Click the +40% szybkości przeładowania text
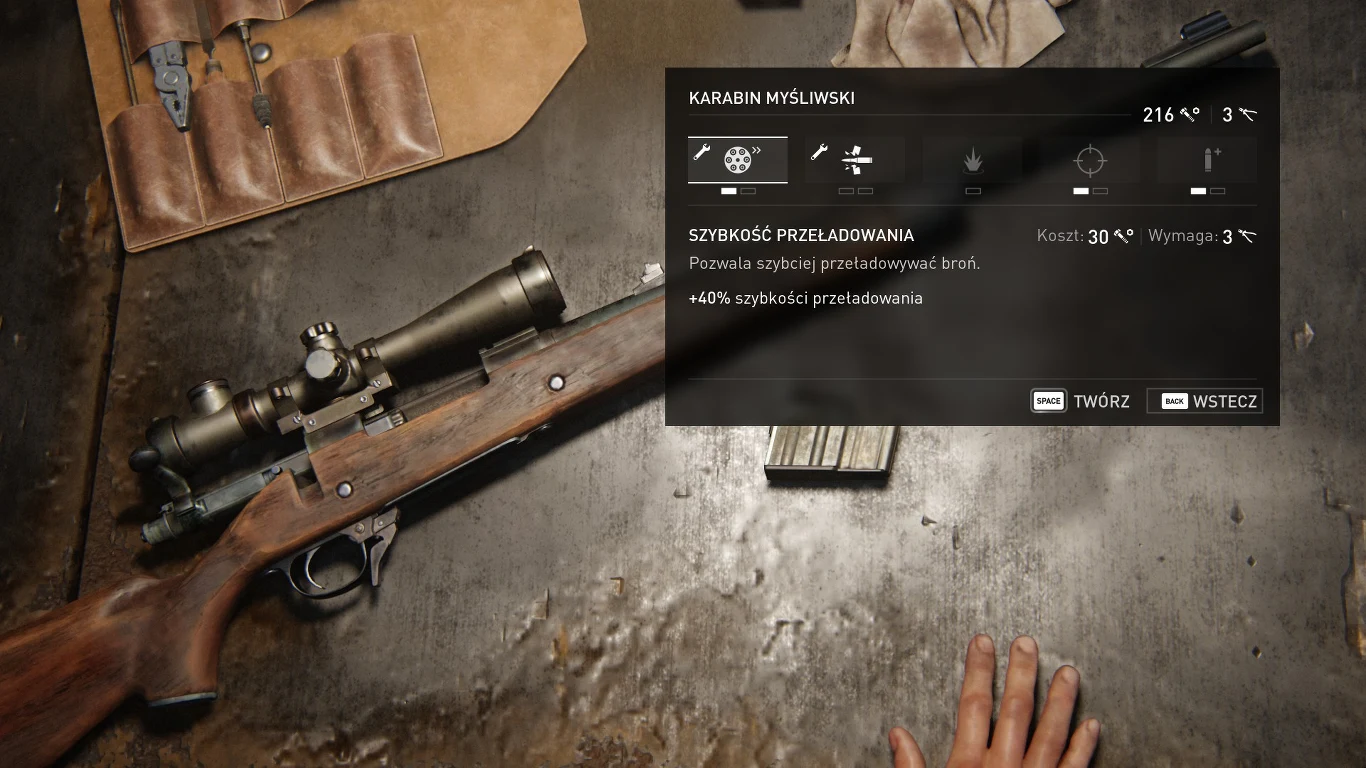This screenshot has width=1366, height=768. (x=805, y=297)
